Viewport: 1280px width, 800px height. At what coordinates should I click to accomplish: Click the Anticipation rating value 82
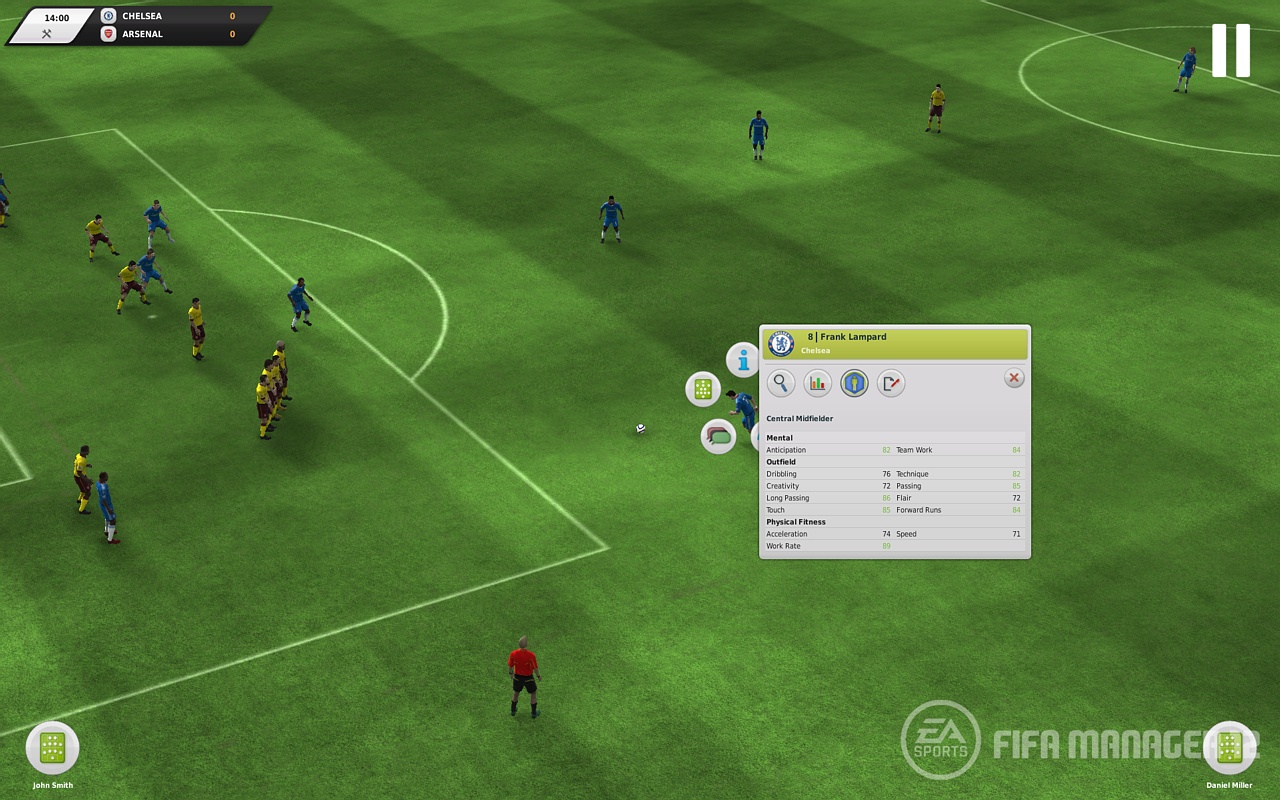[x=885, y=450]
